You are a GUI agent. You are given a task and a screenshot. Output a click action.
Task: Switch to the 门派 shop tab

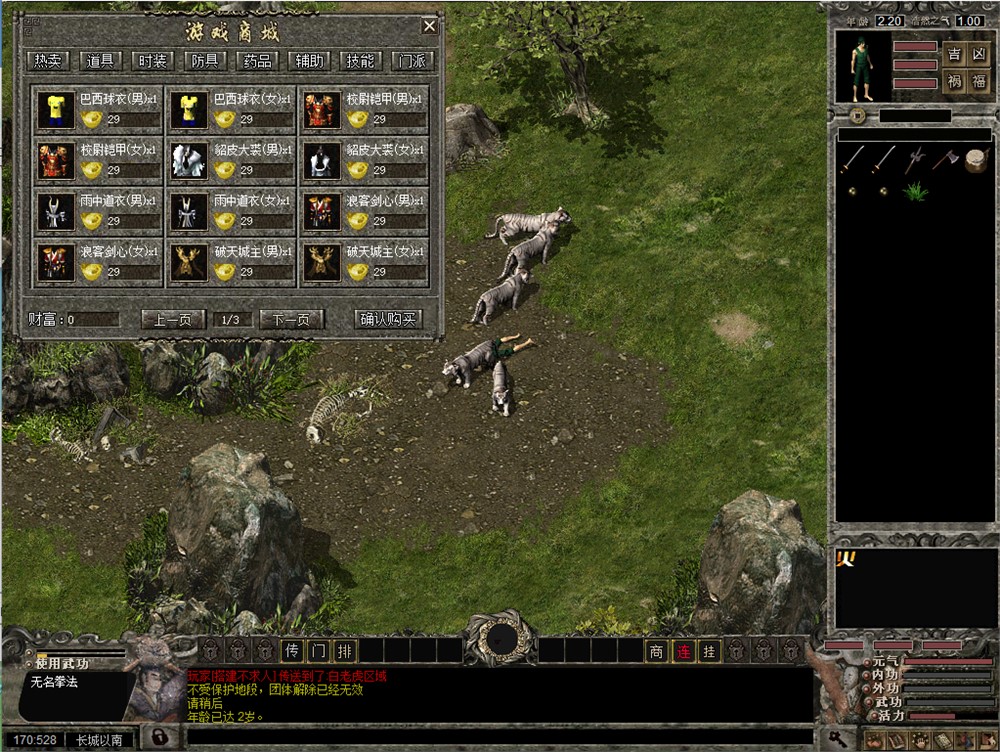[x=413, y=61]
